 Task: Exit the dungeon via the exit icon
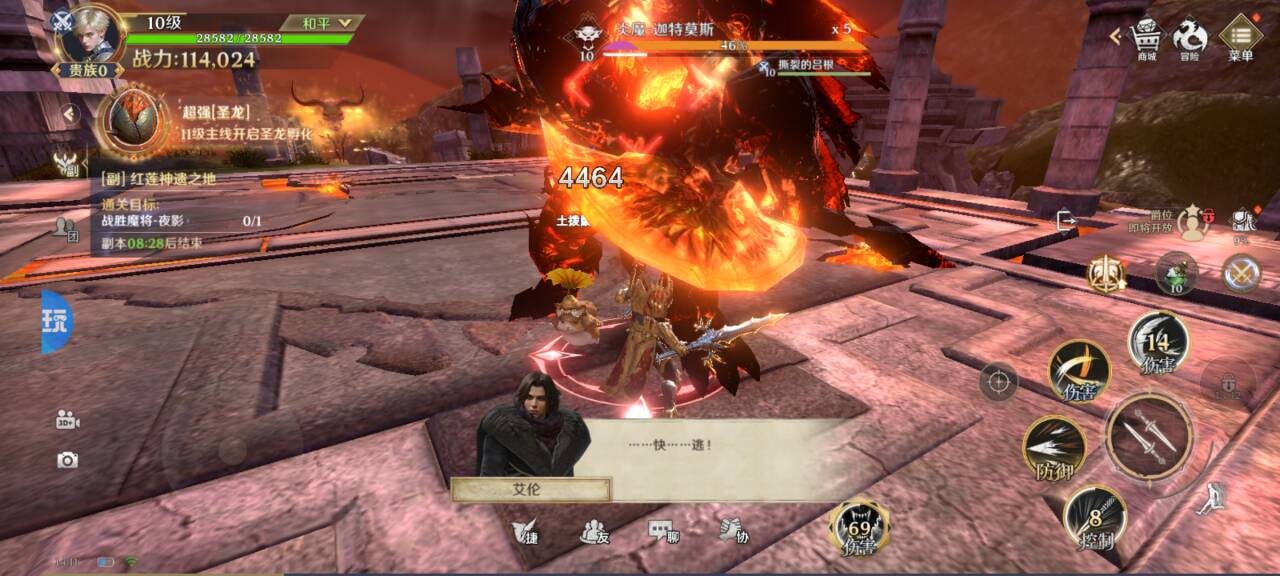pyautogui.click(x=1066, y=220)
